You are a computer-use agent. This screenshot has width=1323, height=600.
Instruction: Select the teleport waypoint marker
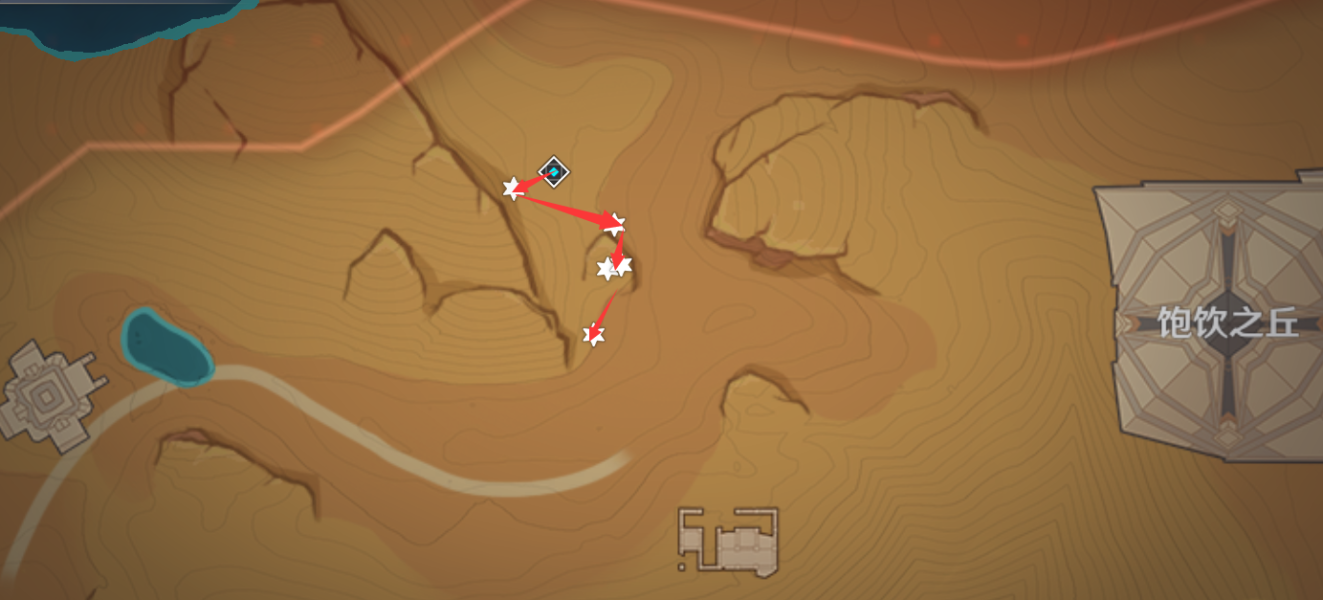(x=553, y=172)
